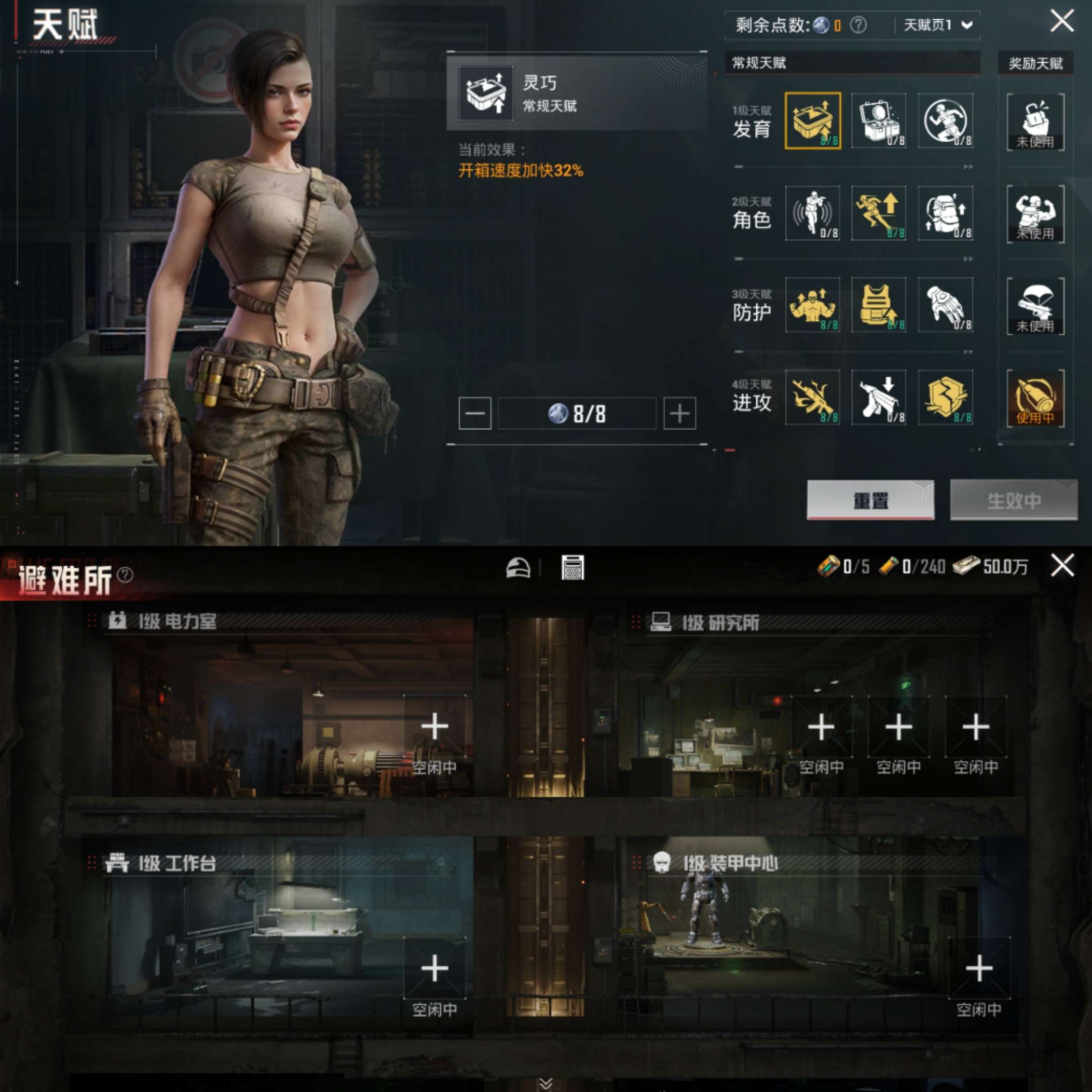Click the plus stepper beside 8/8 points

click(x=678, y=413)
